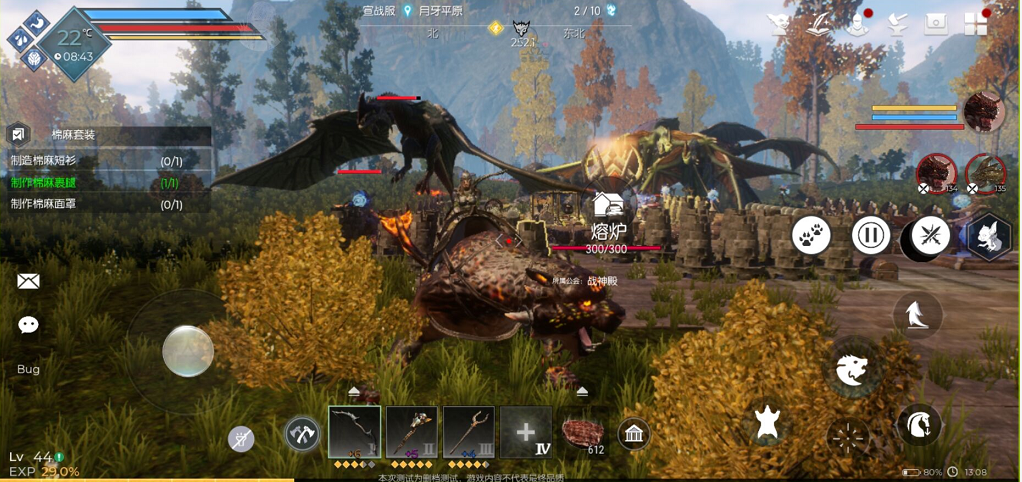
Task: Add an item to empty slot IV
Action: pos(526,432)
